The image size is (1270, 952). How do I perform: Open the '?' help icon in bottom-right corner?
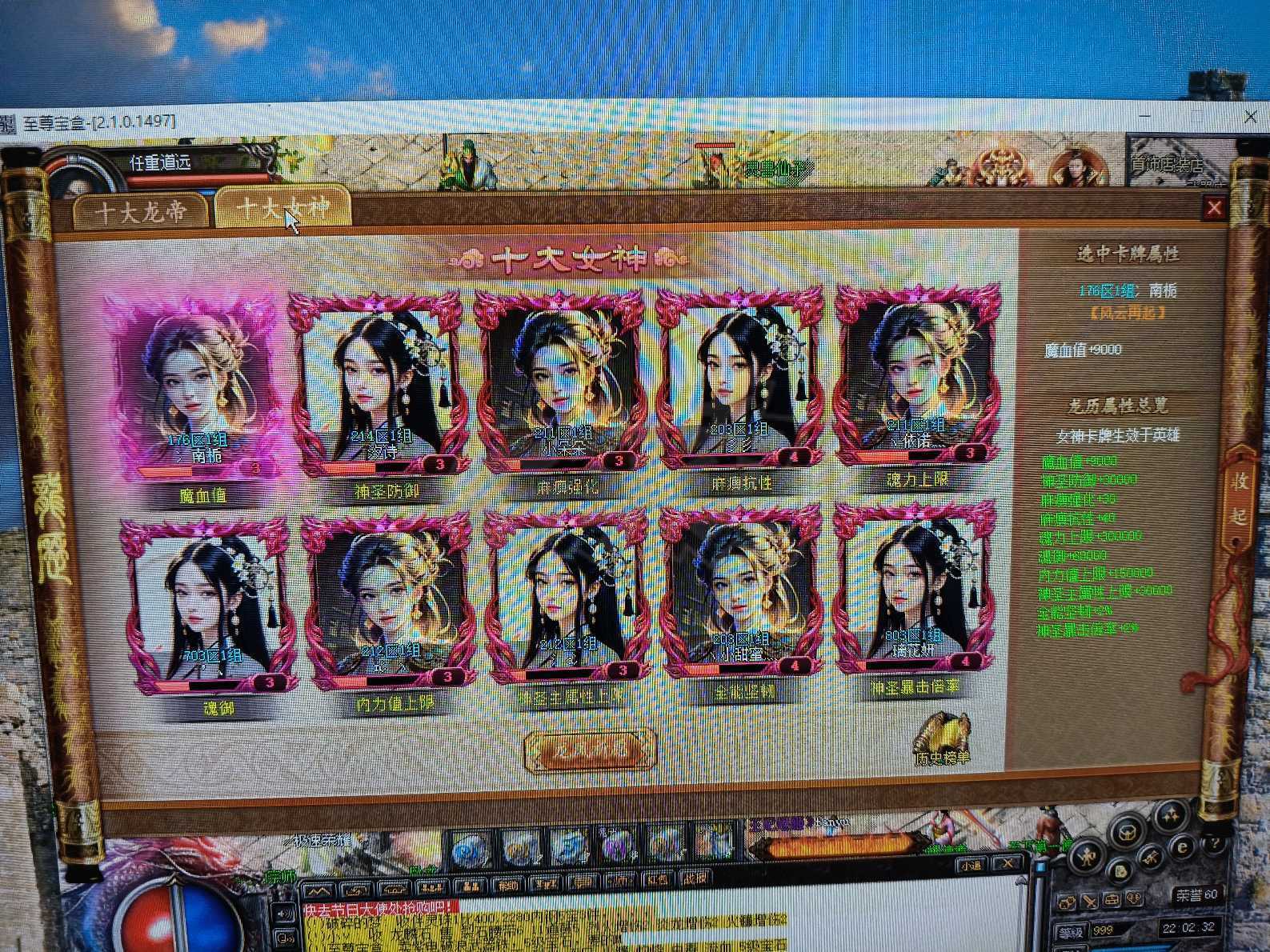[1216, 843]
